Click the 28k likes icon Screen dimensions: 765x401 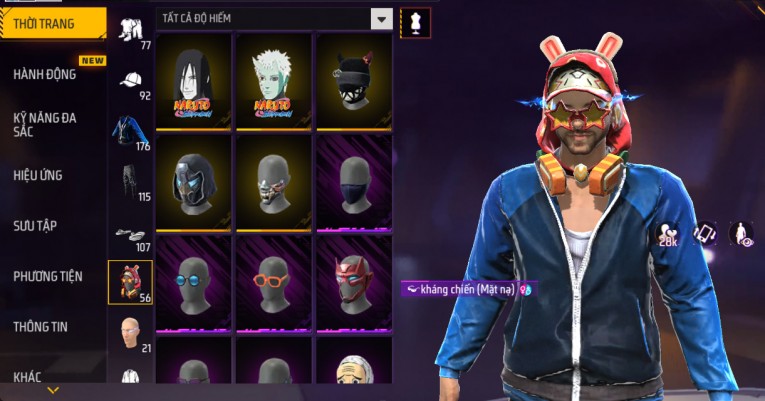[x=668, y=235]
